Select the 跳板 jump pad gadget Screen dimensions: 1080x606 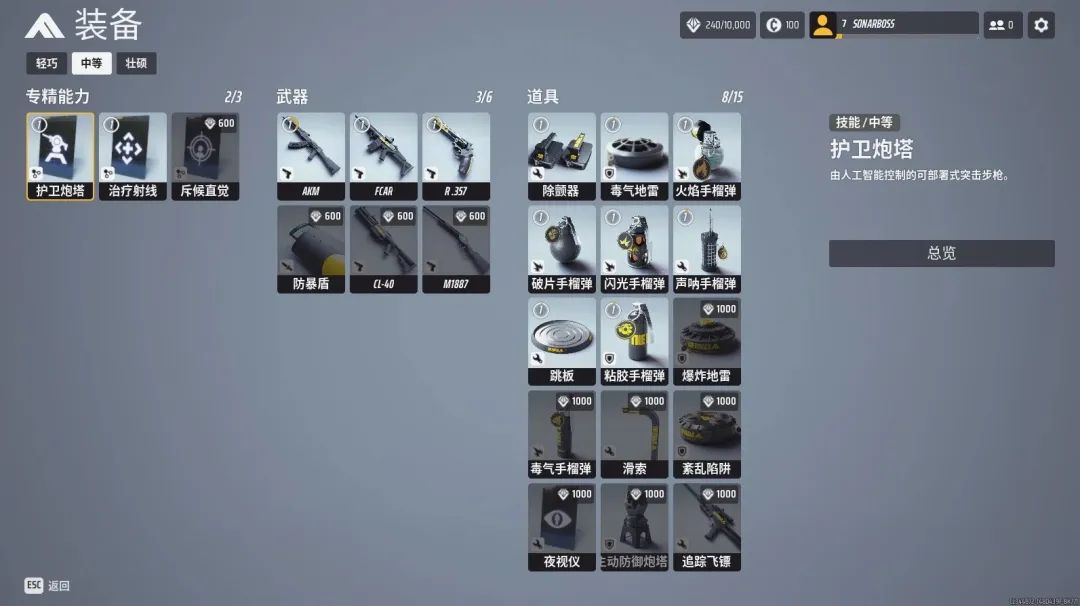coord(562,342)
